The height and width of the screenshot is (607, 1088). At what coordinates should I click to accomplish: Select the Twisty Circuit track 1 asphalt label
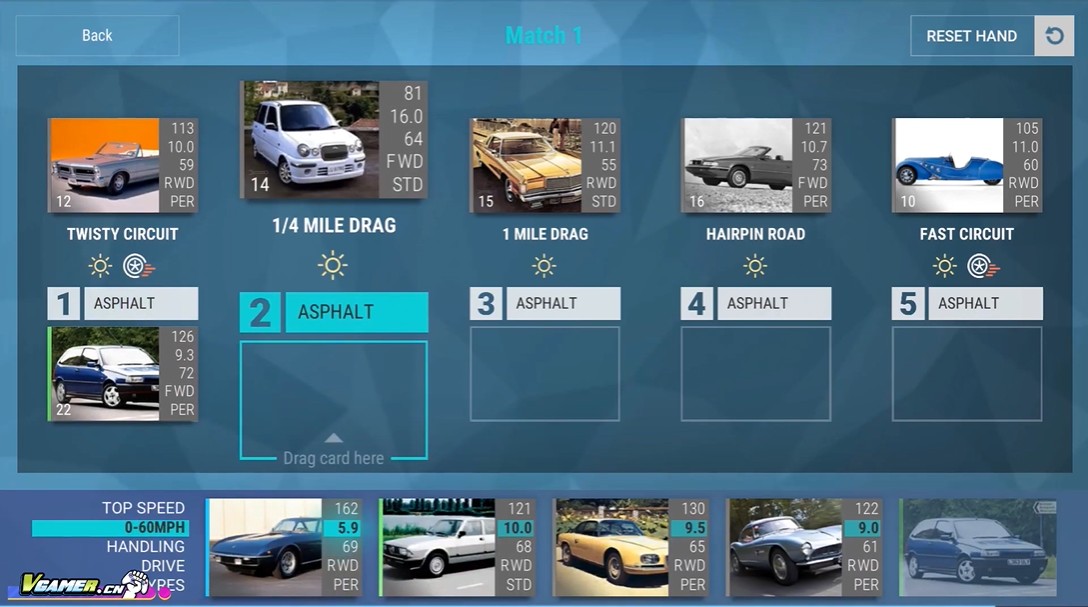pyautogui.click(x=140, y=303)
